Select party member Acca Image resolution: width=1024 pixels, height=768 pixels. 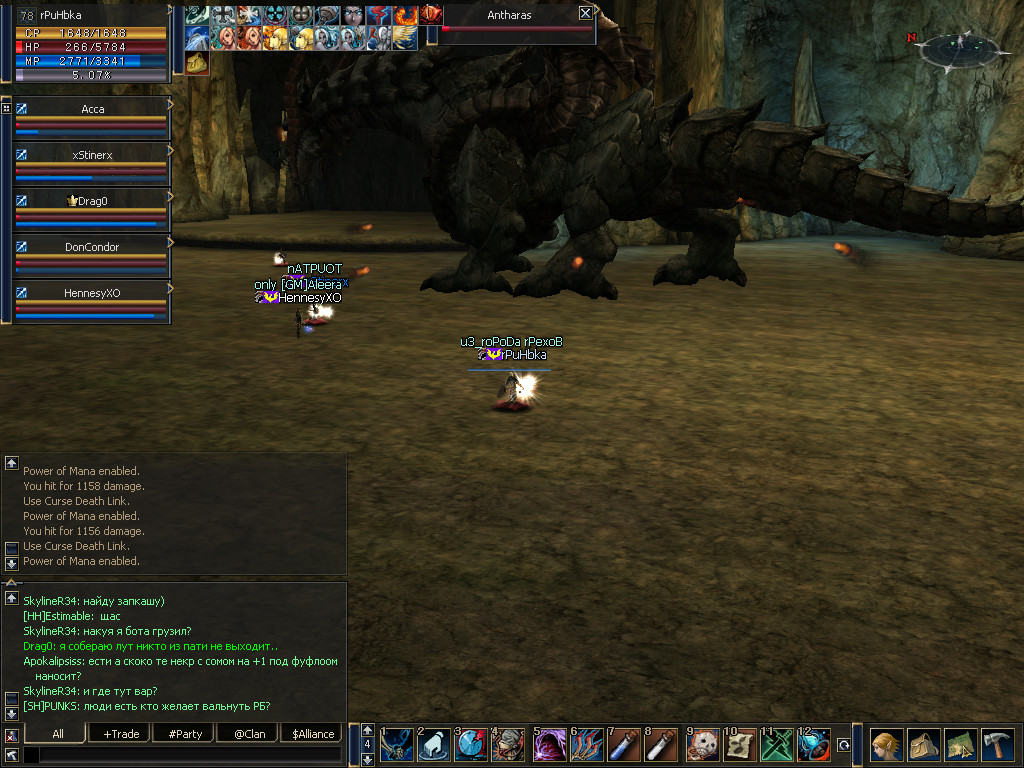tap(92, 109)
